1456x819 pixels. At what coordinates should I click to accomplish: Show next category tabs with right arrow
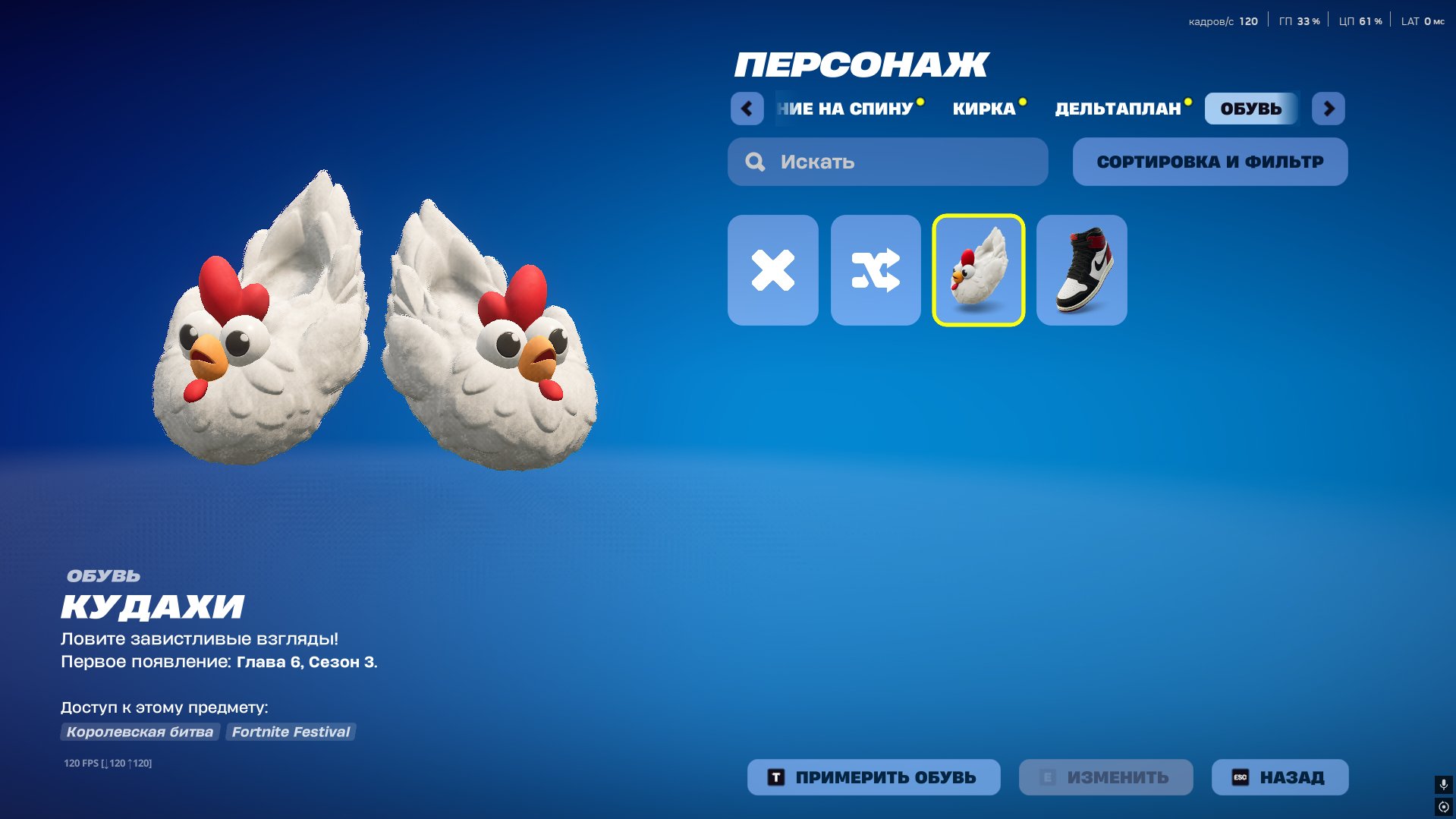[x=1328, y=109]
